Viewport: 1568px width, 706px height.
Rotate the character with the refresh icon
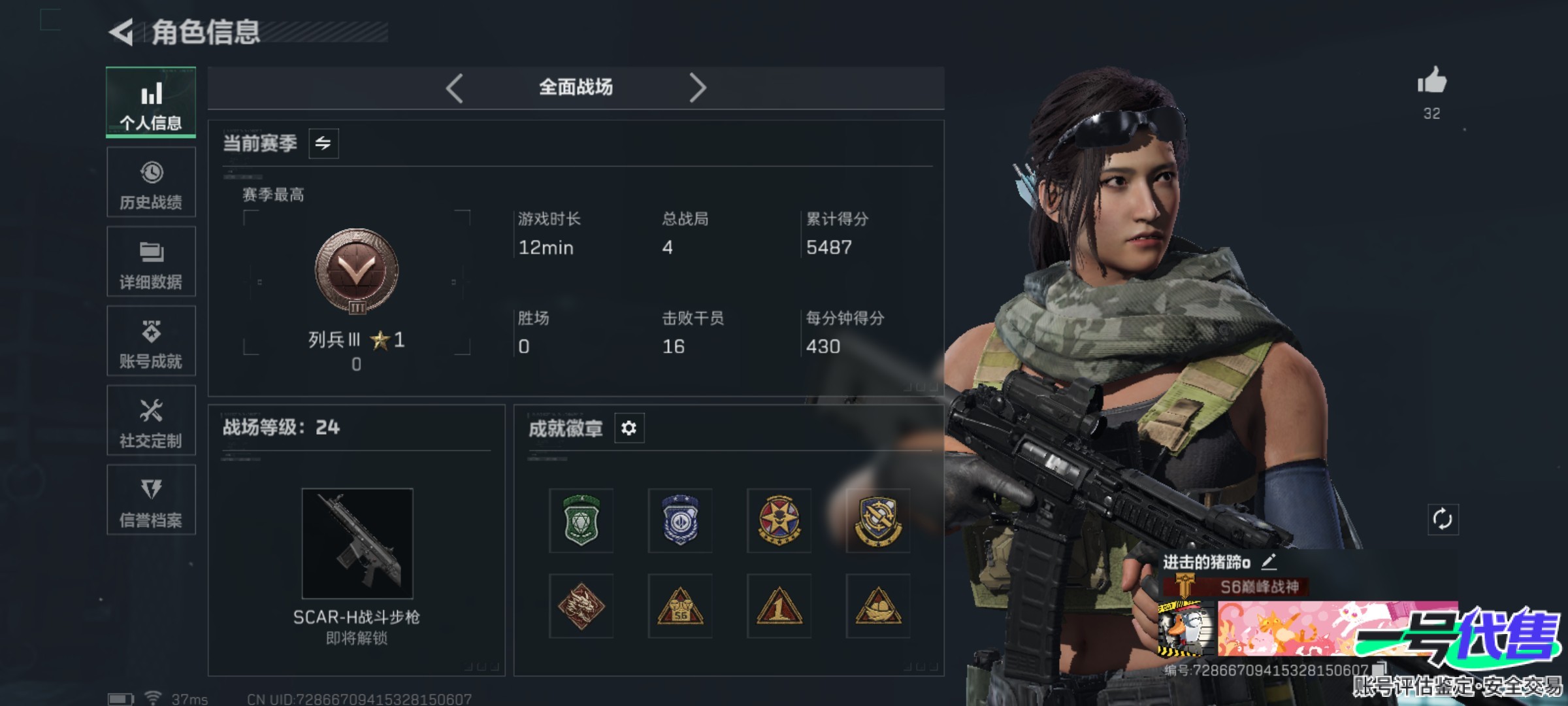point(1443,520)
